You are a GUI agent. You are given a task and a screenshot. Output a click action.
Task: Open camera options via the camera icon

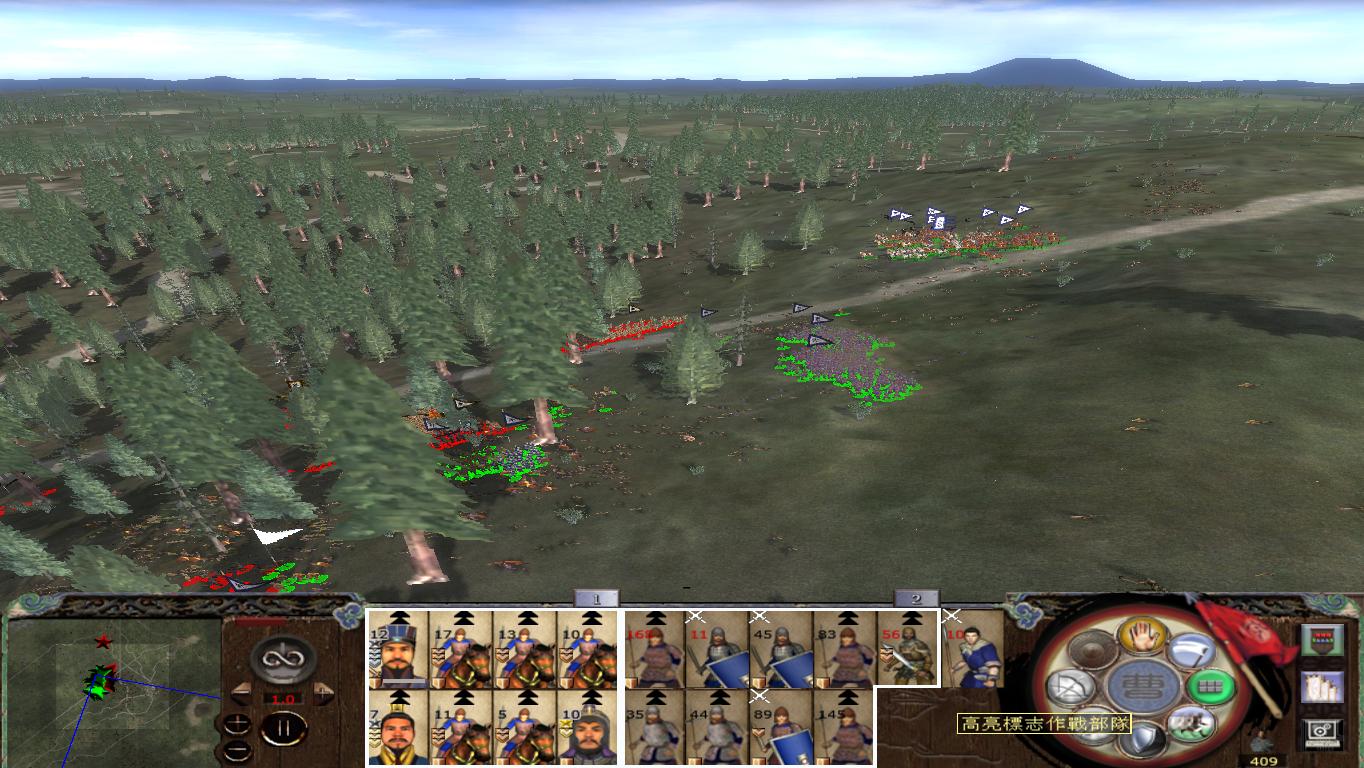1321,733
